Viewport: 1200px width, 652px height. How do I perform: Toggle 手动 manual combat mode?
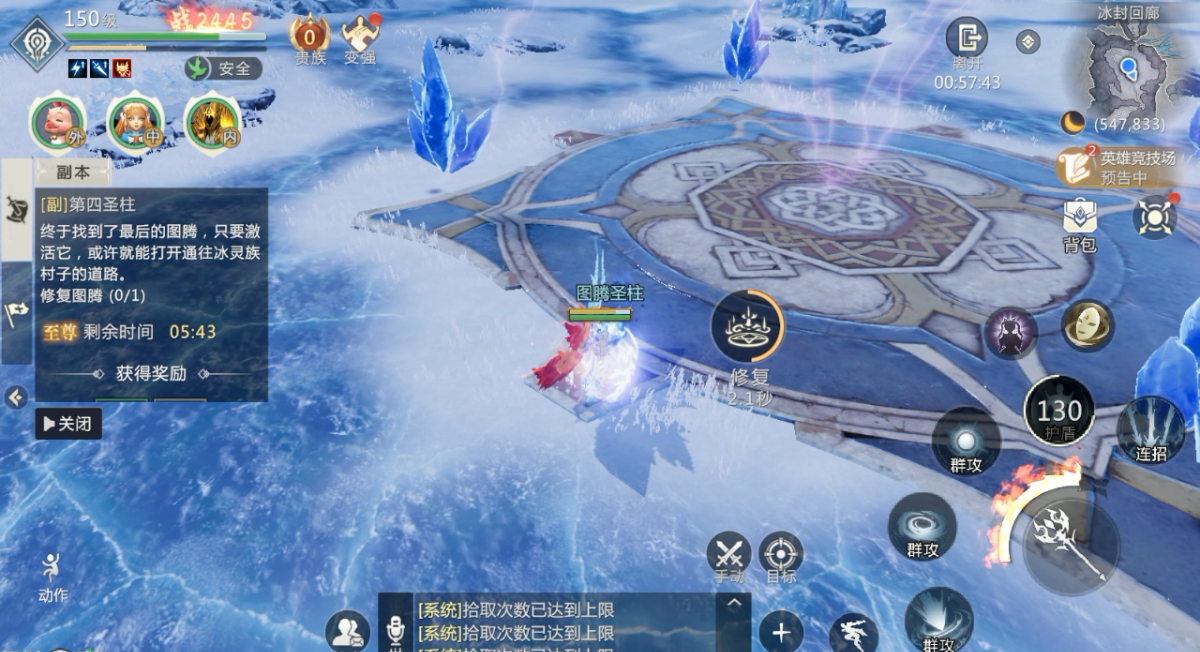[x=729, y=555]
